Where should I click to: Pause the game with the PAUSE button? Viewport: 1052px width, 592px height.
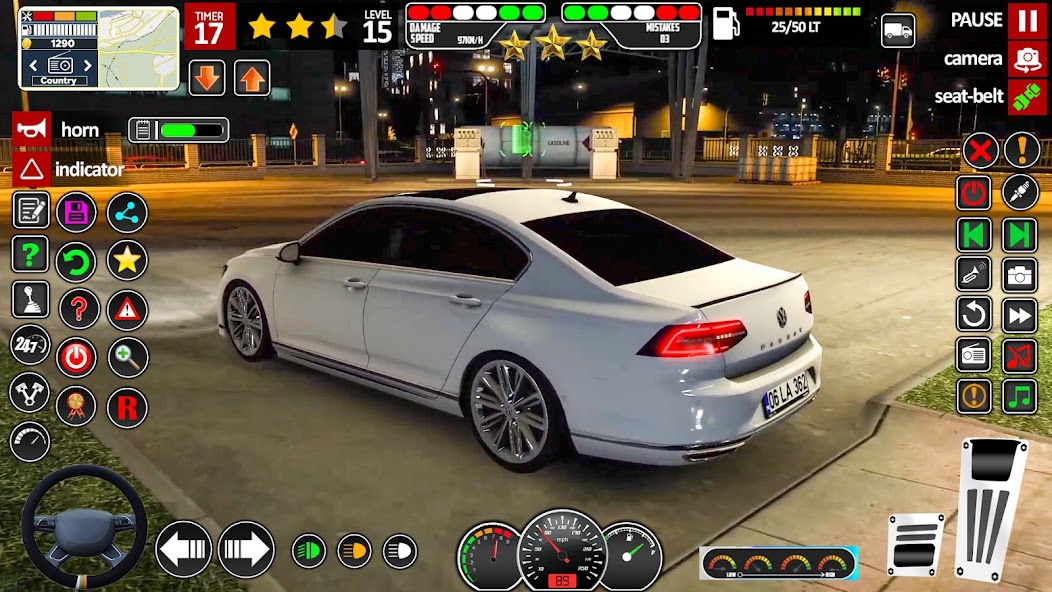pyautogui.click(x=1027, y=20)
